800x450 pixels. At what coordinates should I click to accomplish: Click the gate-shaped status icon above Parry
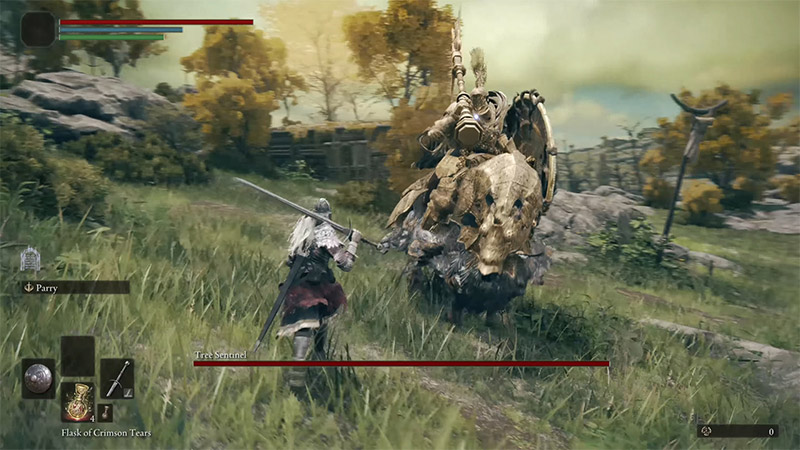tap(30, 259)
